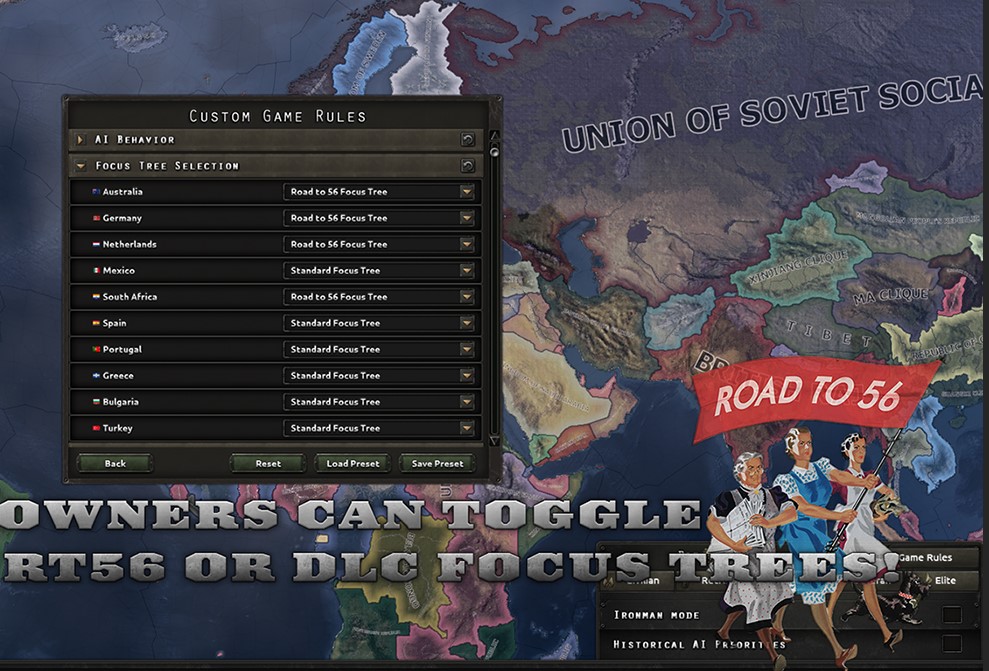Enable Historical AI Priorities checkbox
This screenshot has width=989, height=671.
952,644
